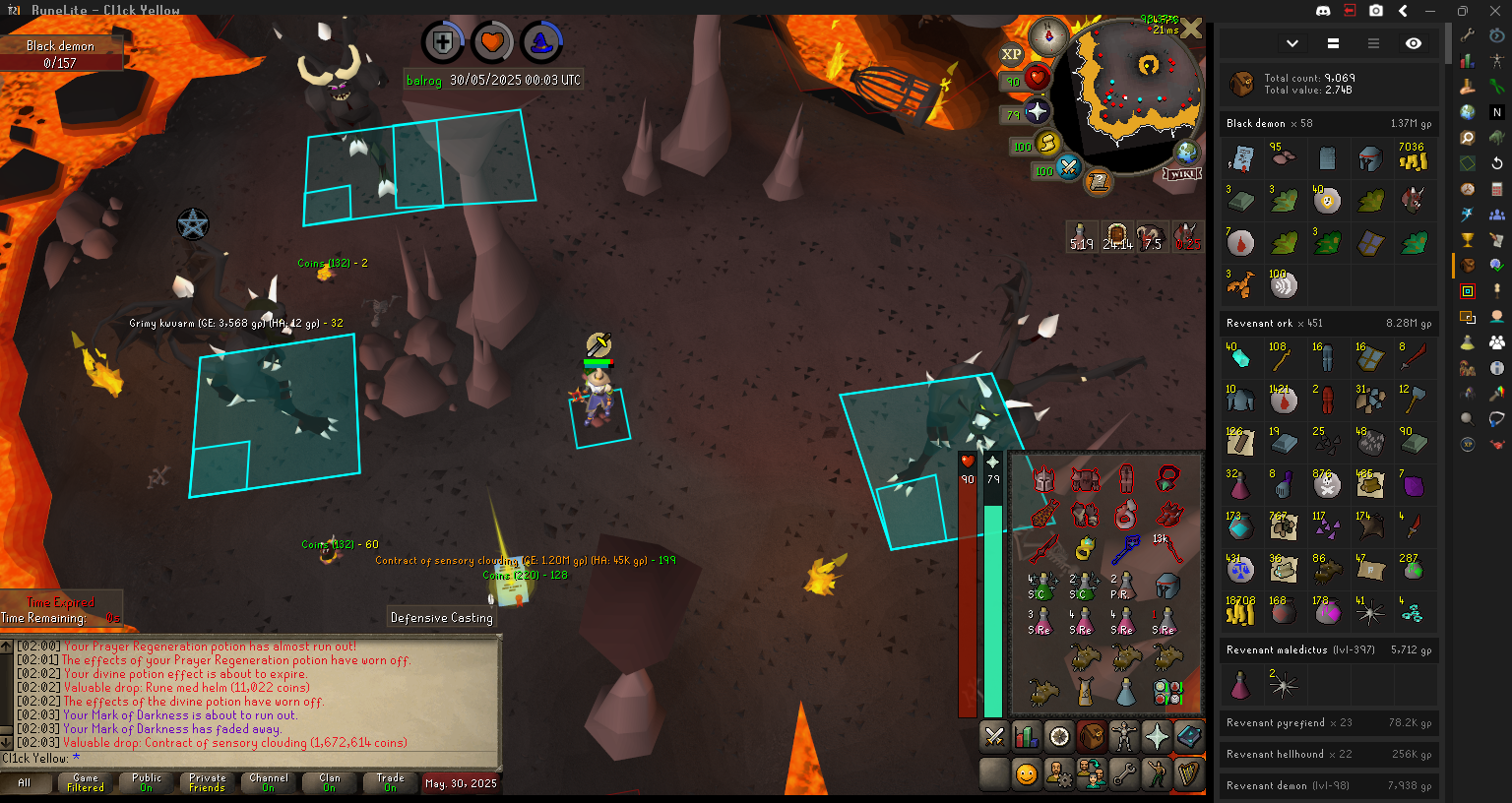
Task: Activate quick-prayers via the prayer orb
Action: (1036, 111)
